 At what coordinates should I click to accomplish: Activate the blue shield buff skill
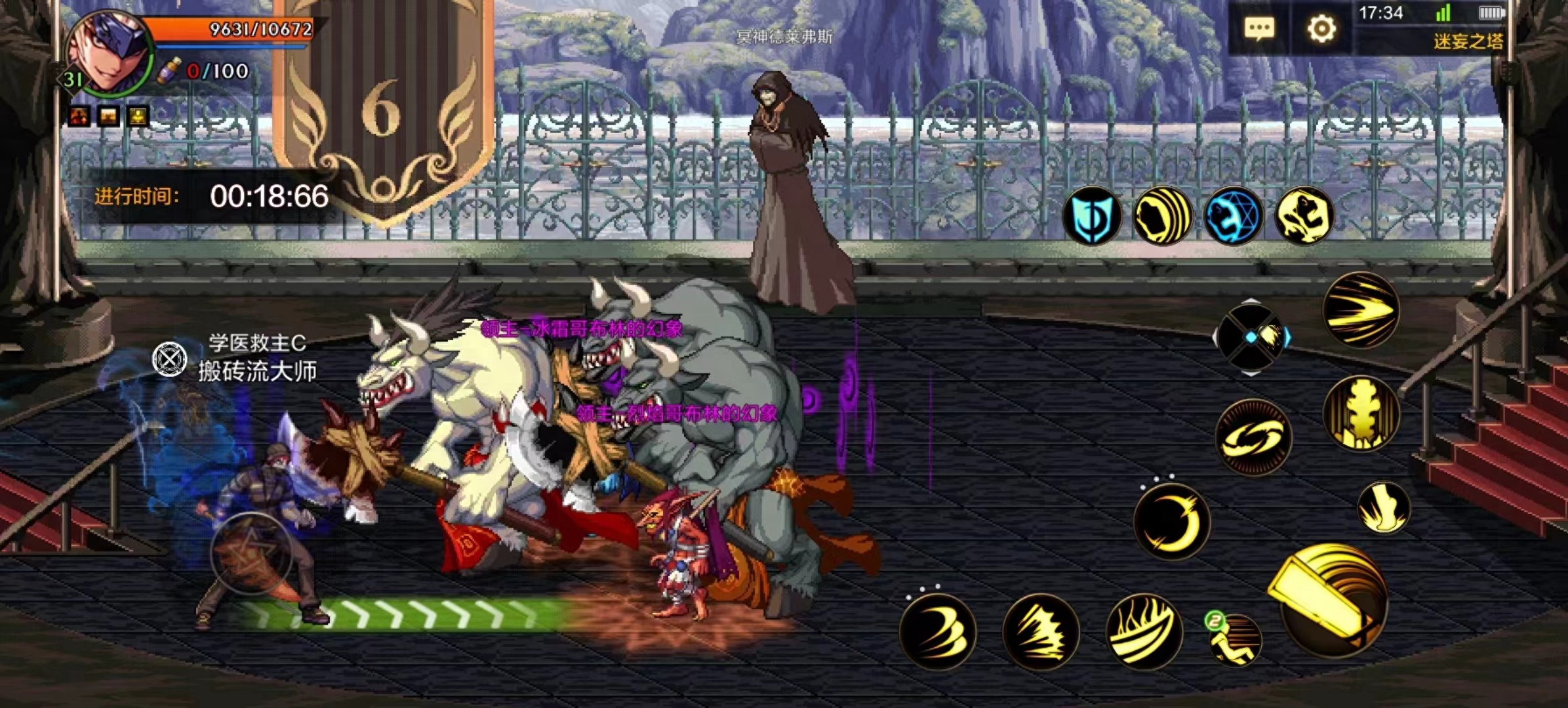(x=1091, y=216)
